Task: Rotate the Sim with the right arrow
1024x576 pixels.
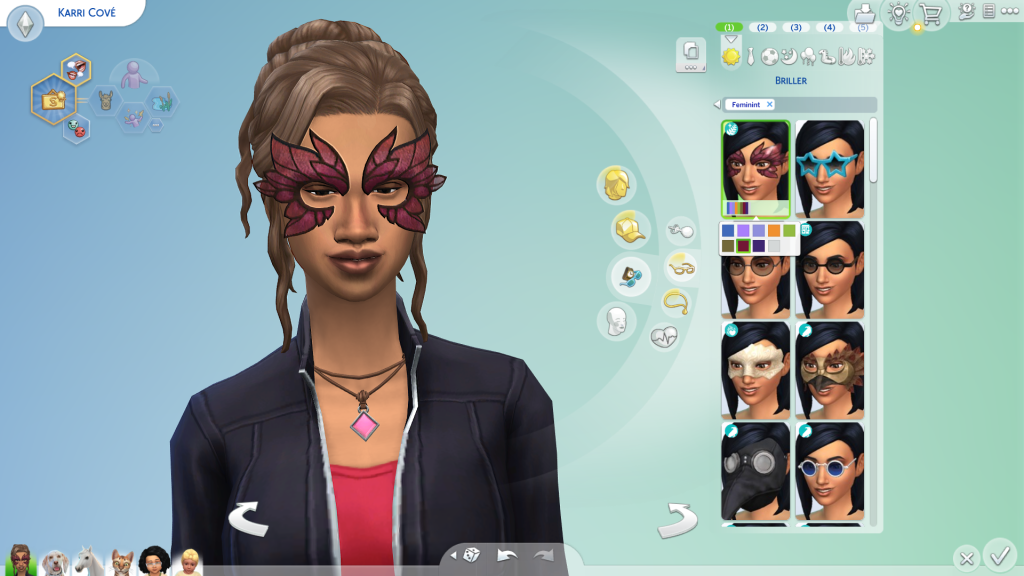Action: click(x=676, y=520)
